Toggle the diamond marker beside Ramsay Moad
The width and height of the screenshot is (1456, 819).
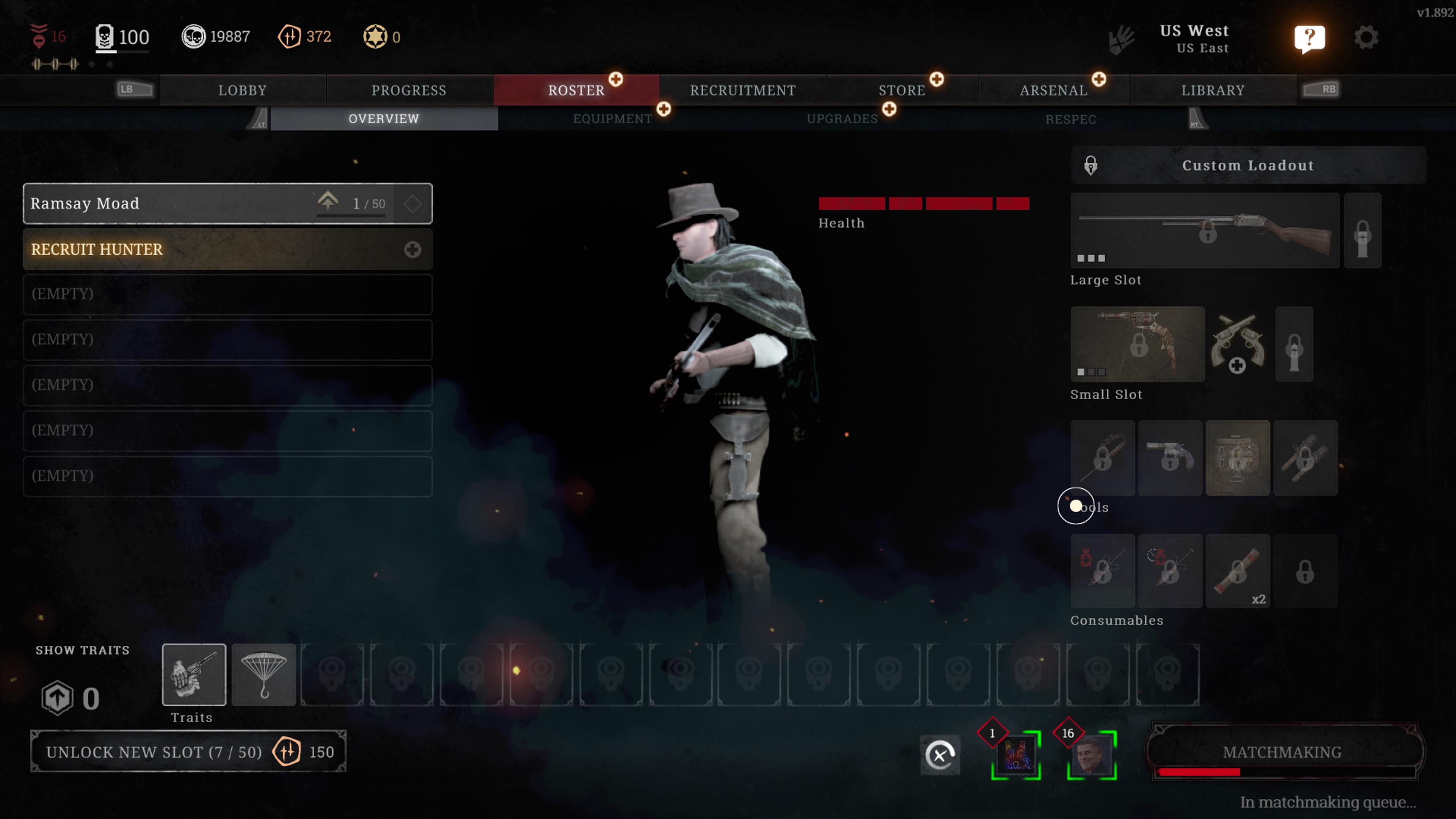click(413, 204)
